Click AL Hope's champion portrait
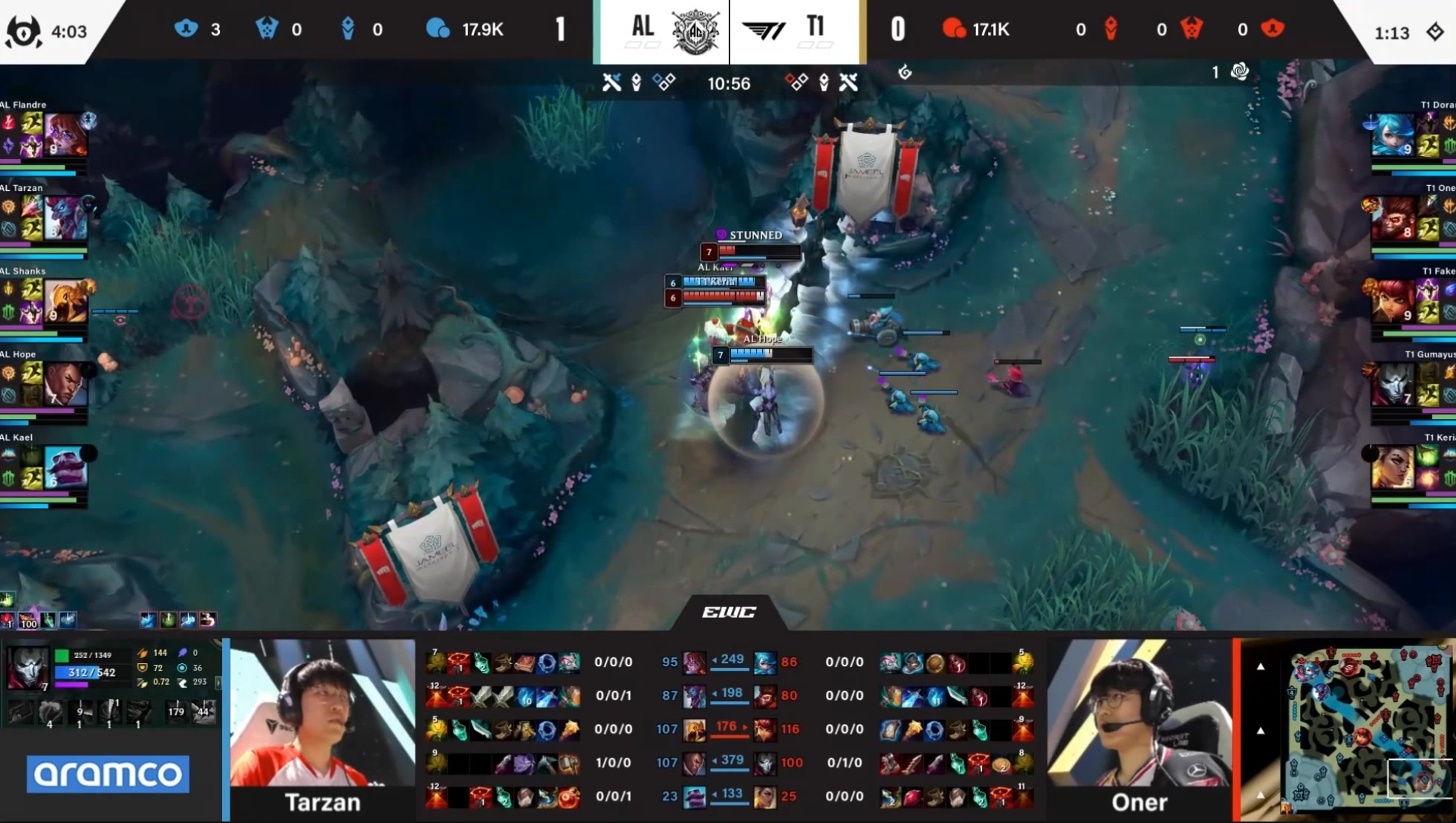This screenshot has height=823, width=1456. pyautogui.click(x=65, y=384)
